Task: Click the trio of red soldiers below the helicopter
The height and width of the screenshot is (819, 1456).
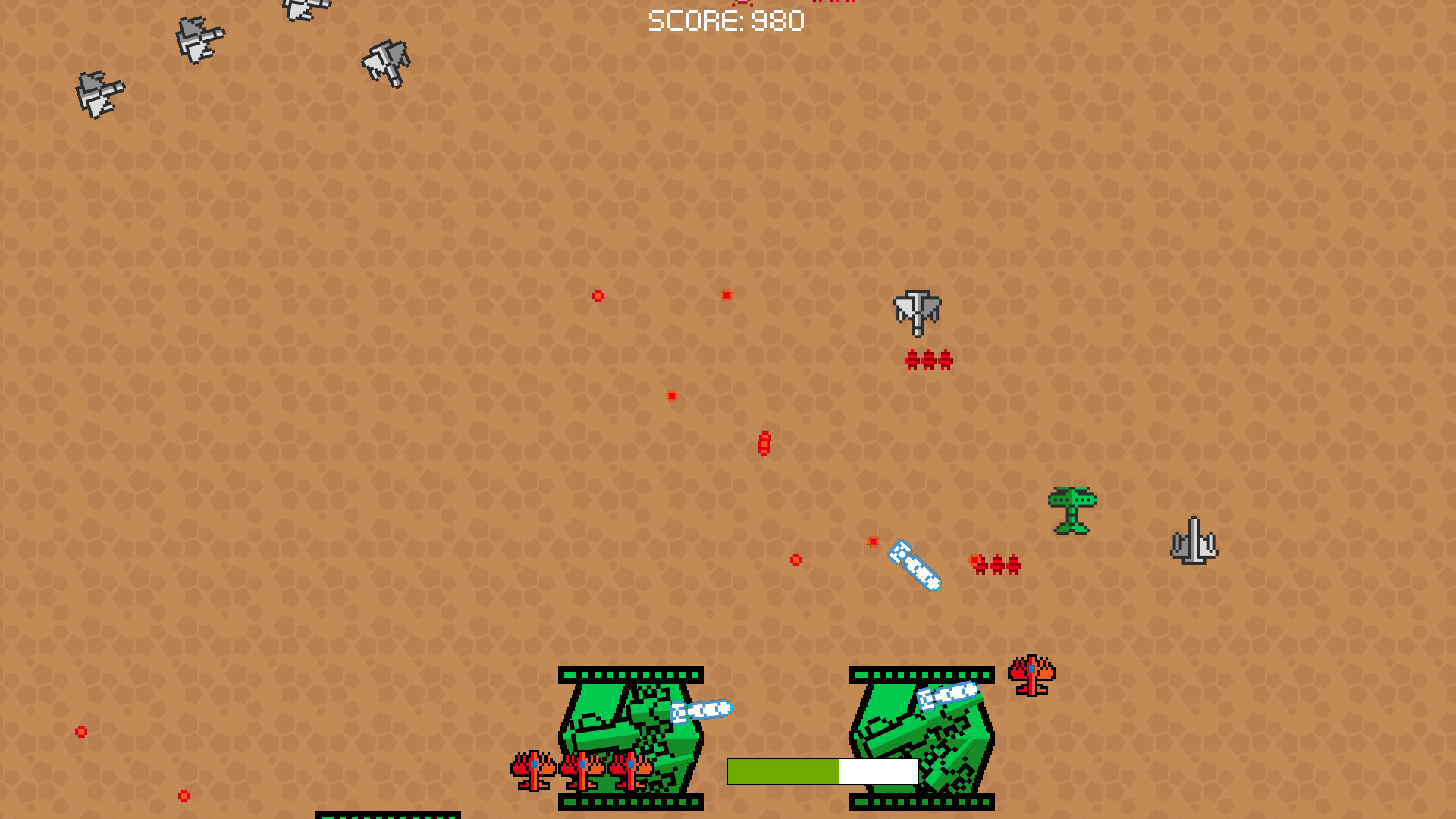Action: coord(927,359)
